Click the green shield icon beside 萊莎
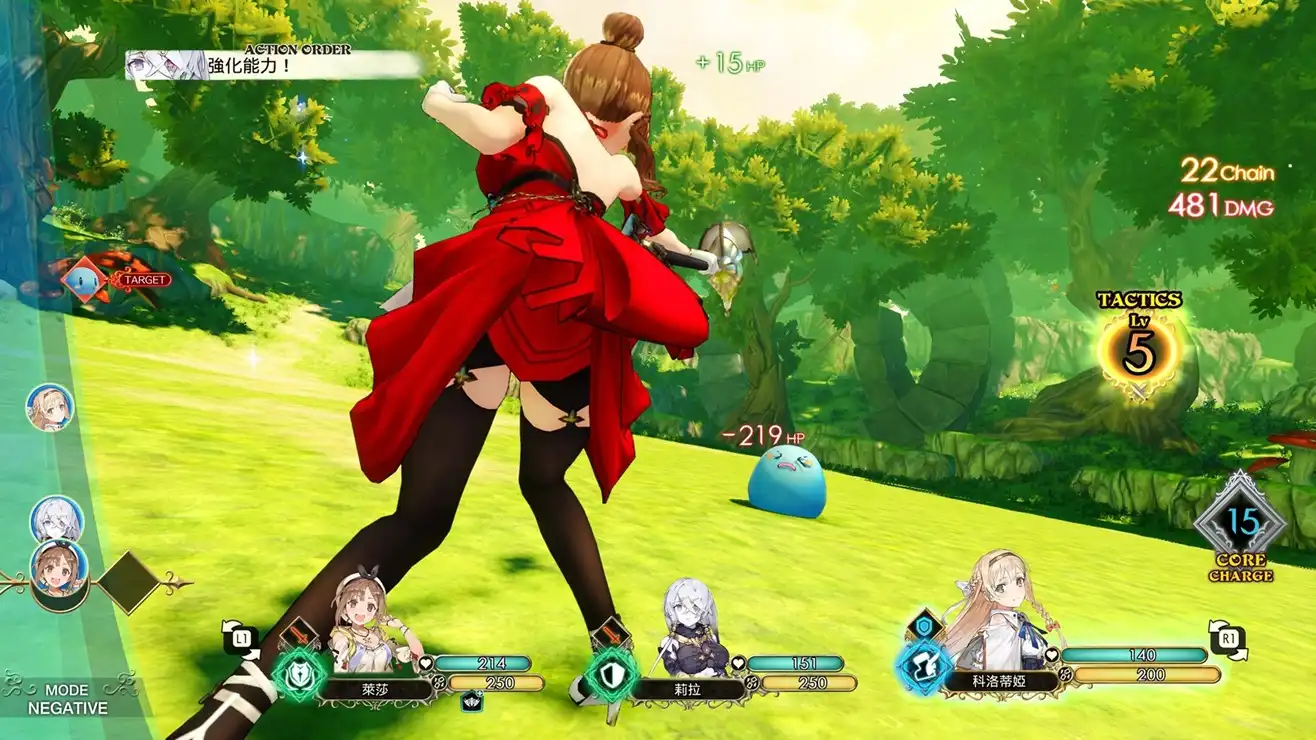The image size is (1316, 740). click(x=299, y=674)
